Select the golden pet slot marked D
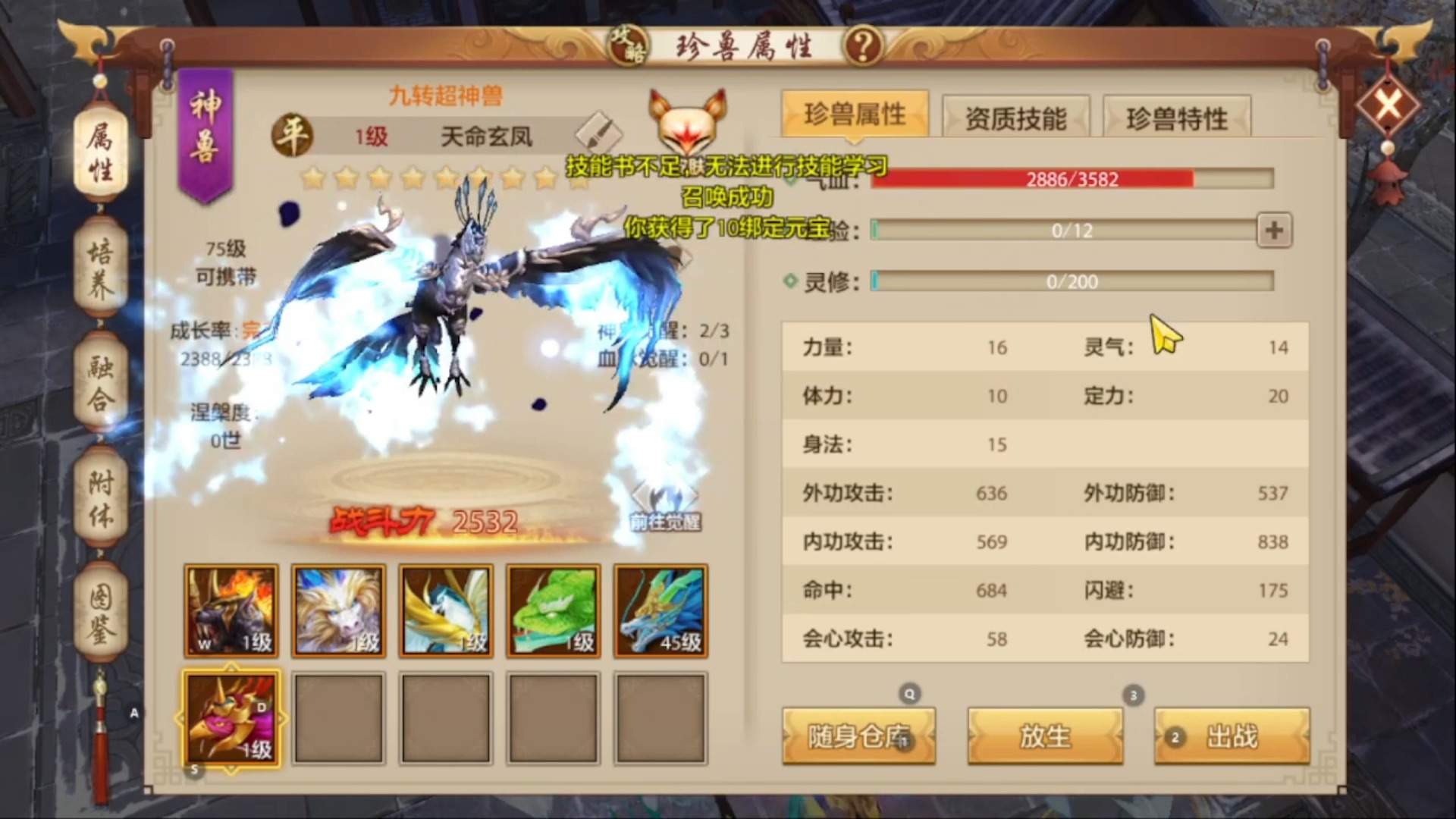This screenshot has height=819, width=1456. pos(231,719)
